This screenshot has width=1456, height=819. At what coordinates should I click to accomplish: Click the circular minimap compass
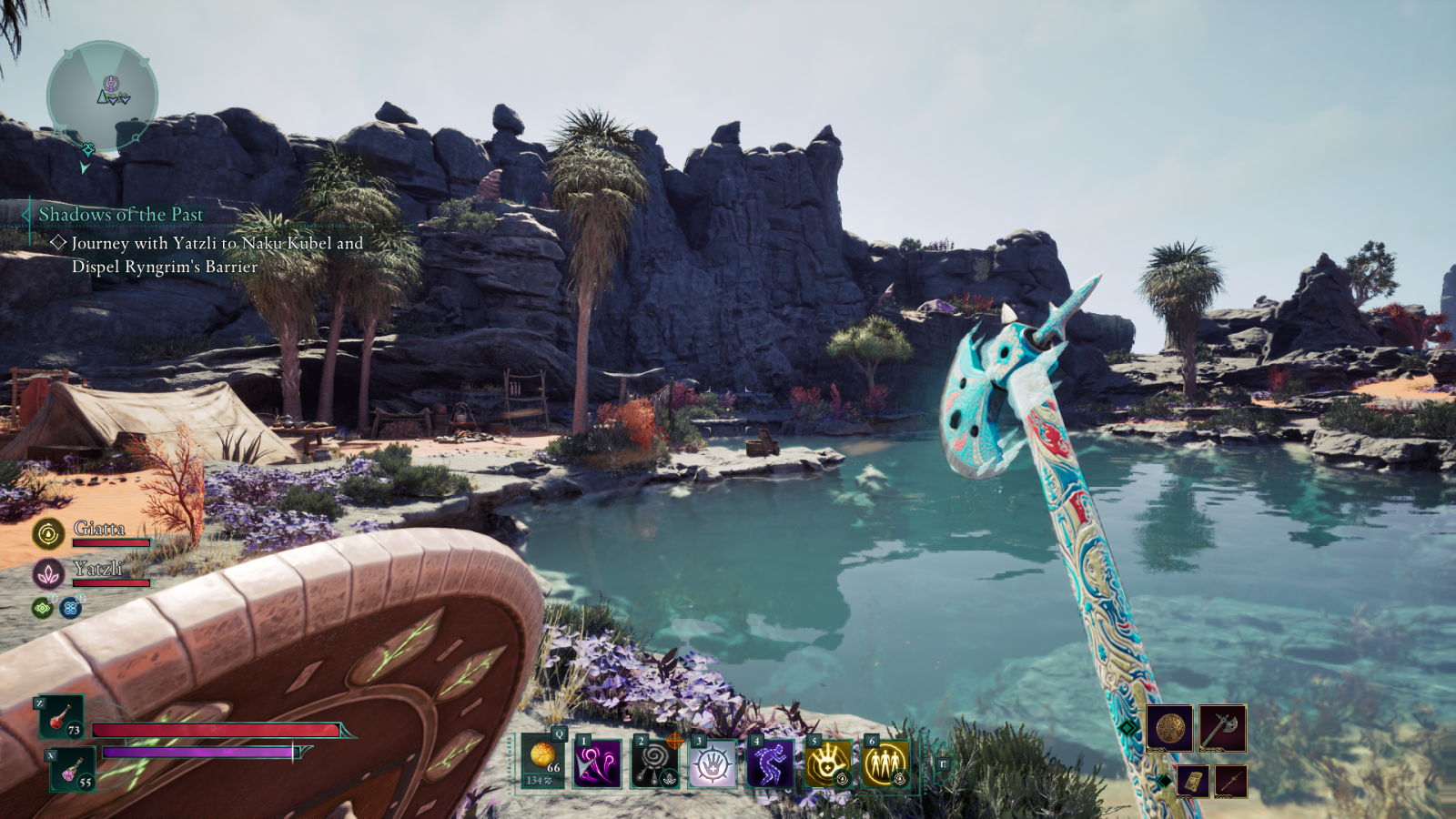click(103, 95)
